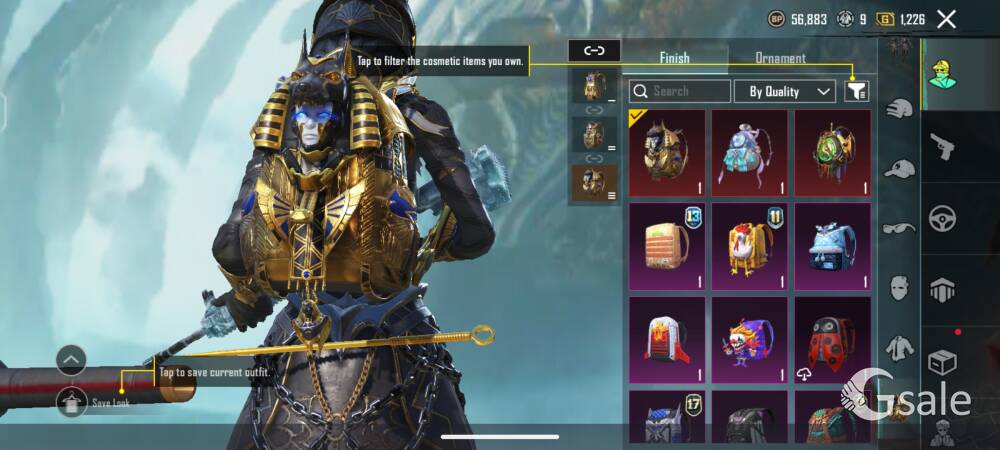The width and height of the screenshot is (1000, 450).
Task: Select the green orb backpack
Action: coord(832,153)
